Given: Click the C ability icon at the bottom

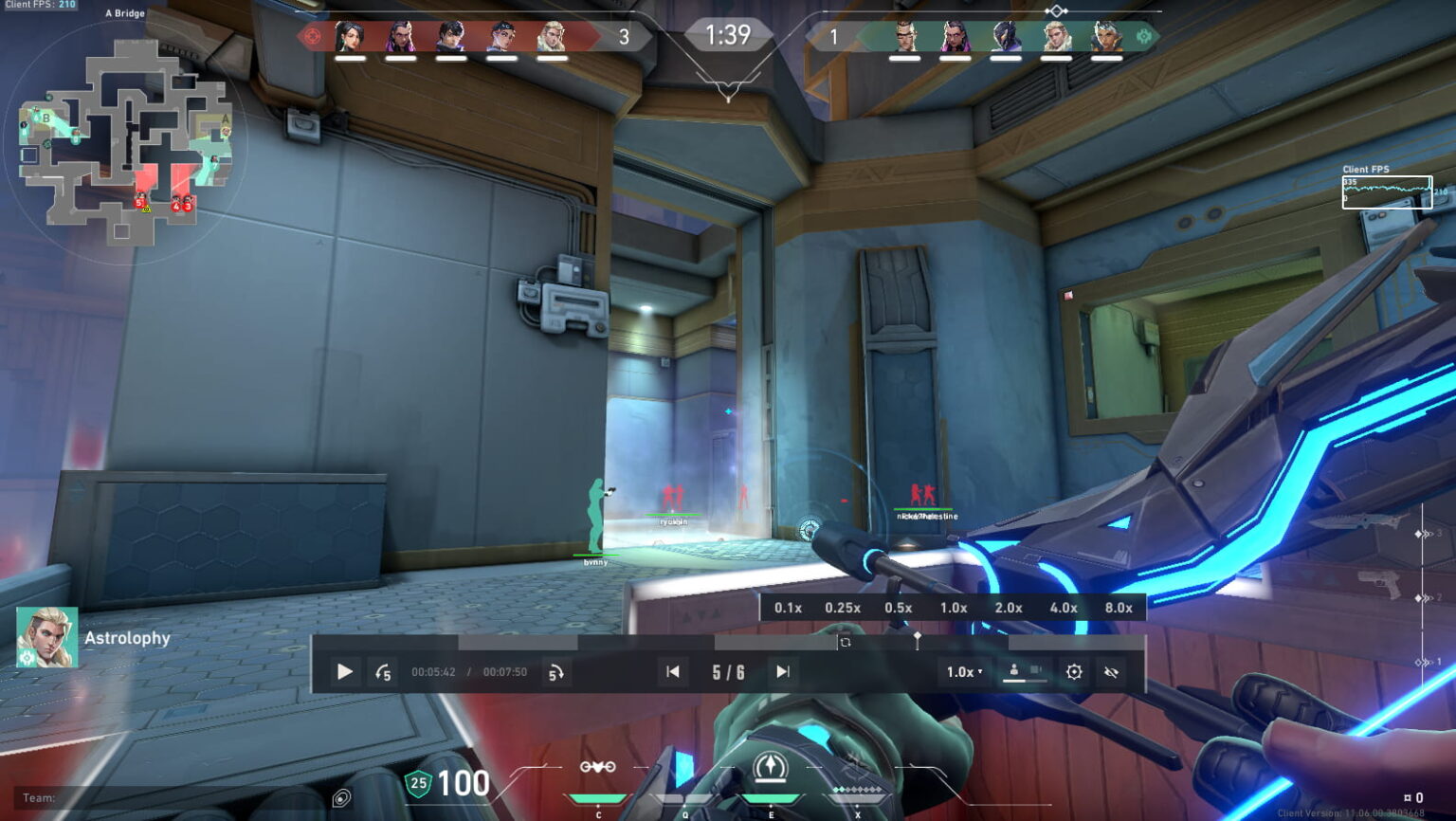Looking at the screenshot, I should [x=597, y=768].
